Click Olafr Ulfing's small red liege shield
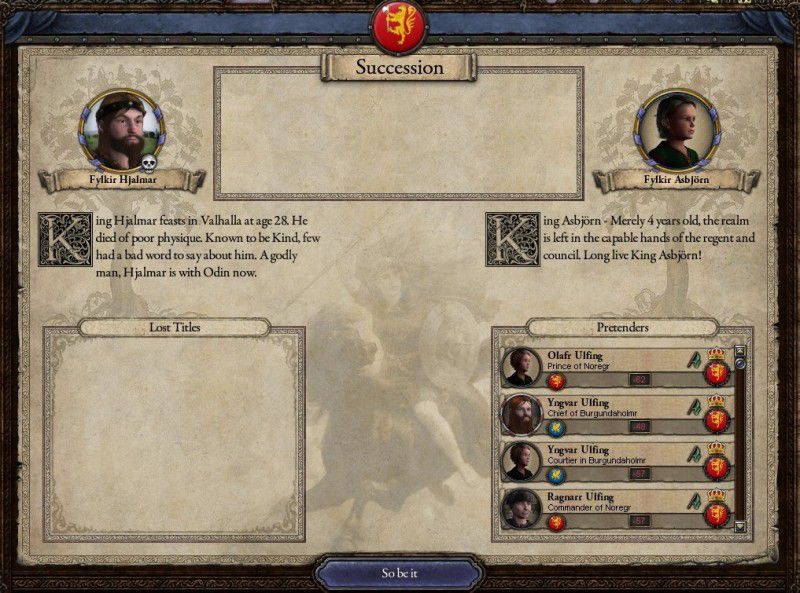 point(556,380)
